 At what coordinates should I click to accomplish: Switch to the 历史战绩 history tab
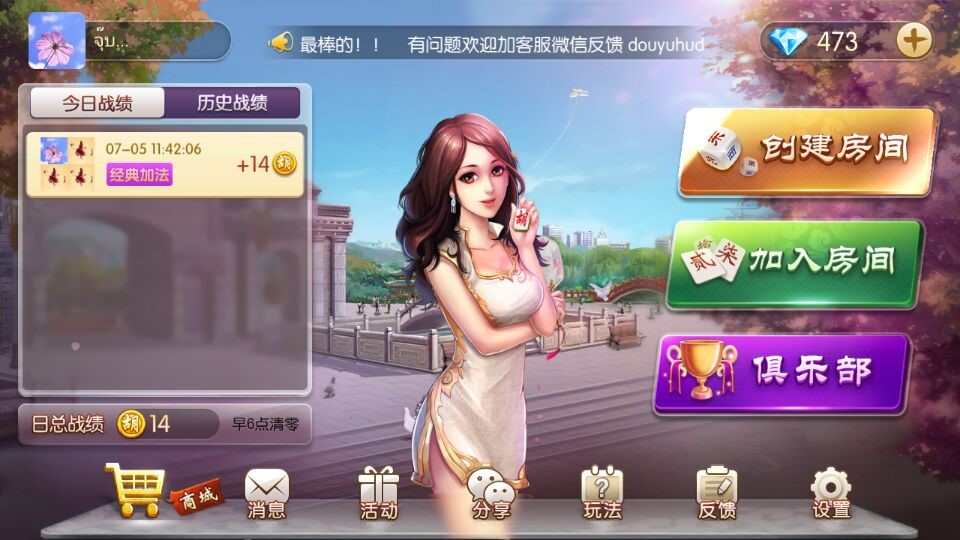pos(232,103)
